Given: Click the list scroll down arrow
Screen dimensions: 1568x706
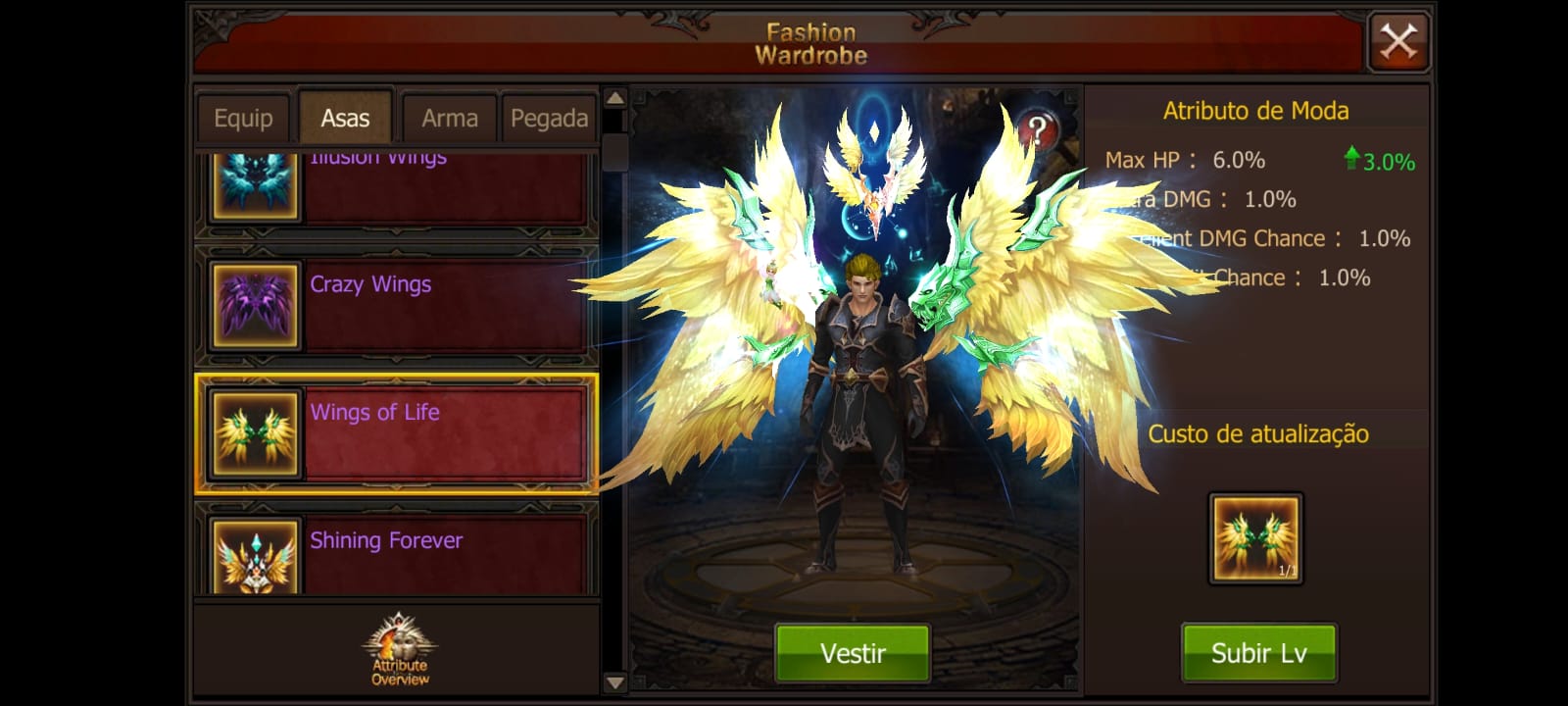Looking at the screenshot, I should [614, 682].
